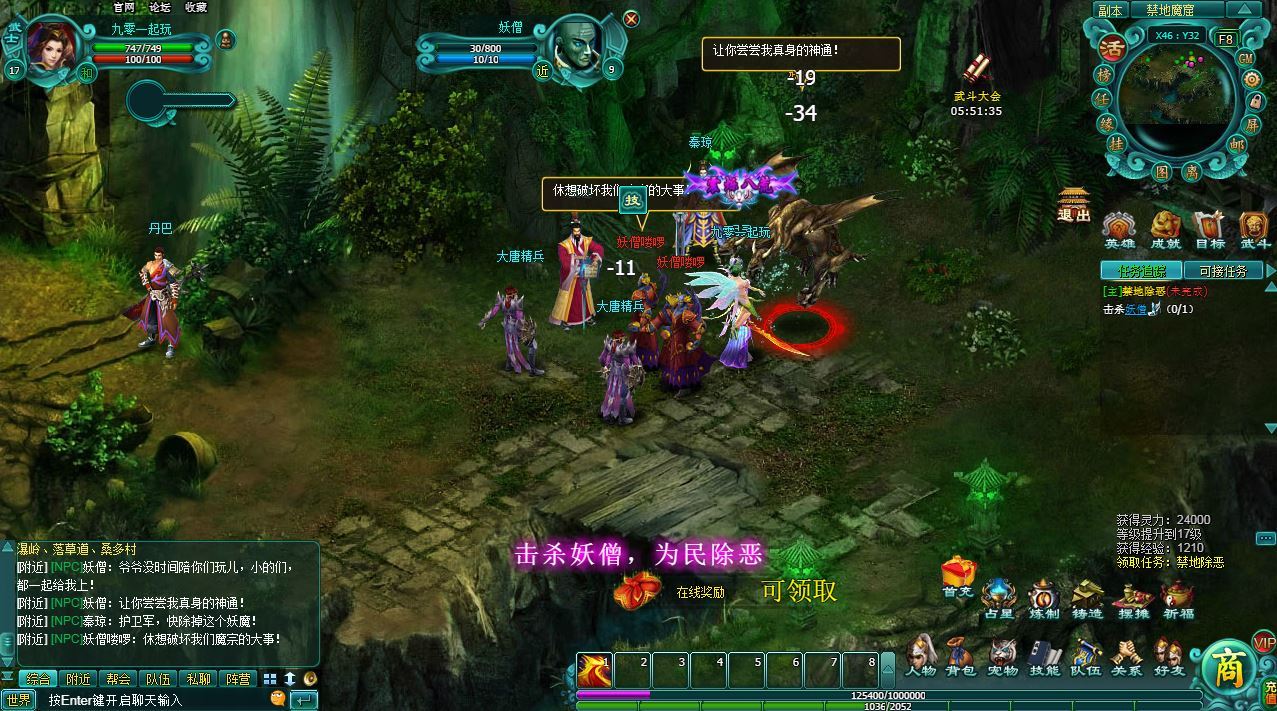Open the 商 shop button
Image resolution: width=1277 pixels, height=711 pixels.
[1225, 667]
